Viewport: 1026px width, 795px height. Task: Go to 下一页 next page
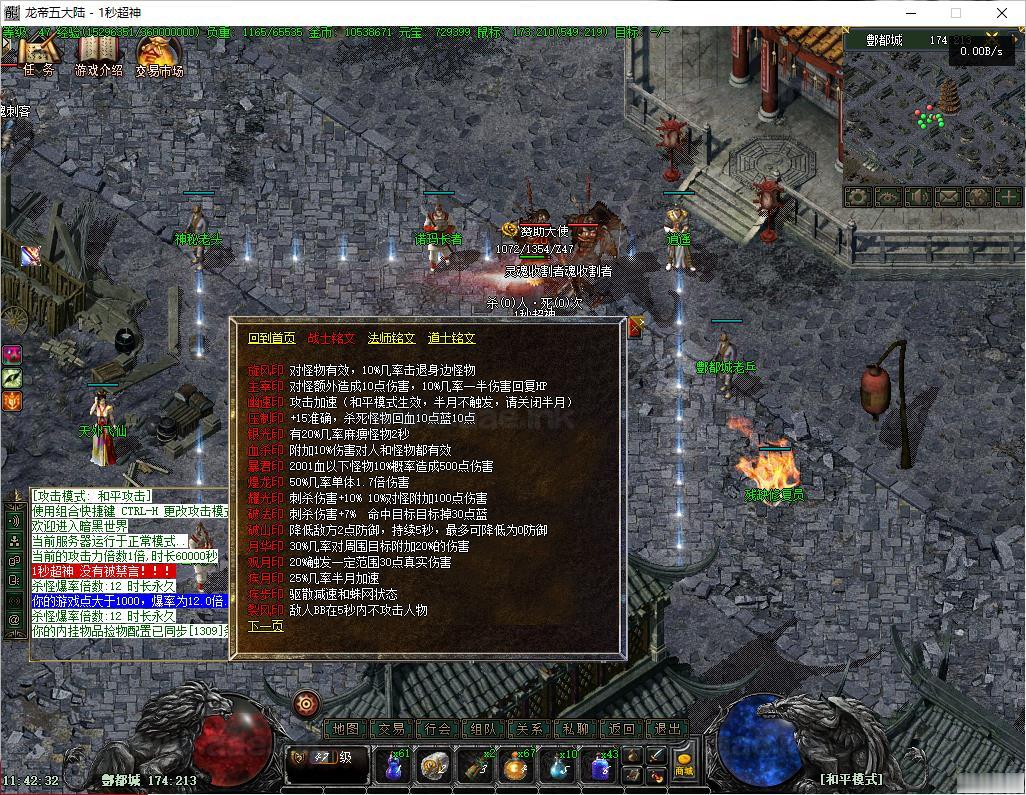point(266,626)
